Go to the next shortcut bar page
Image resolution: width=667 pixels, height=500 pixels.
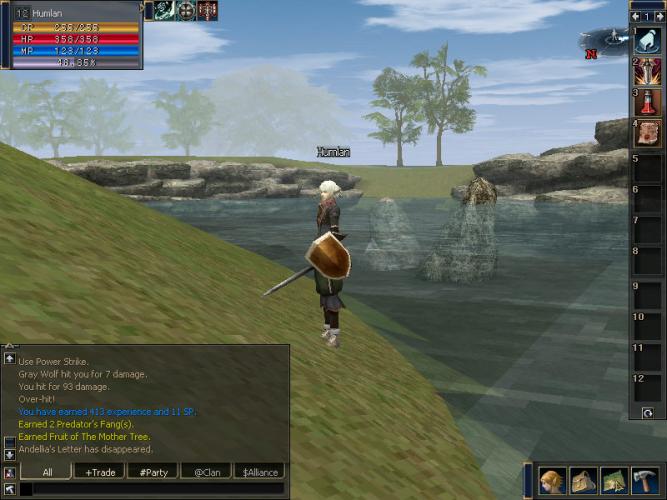[660, 16]
